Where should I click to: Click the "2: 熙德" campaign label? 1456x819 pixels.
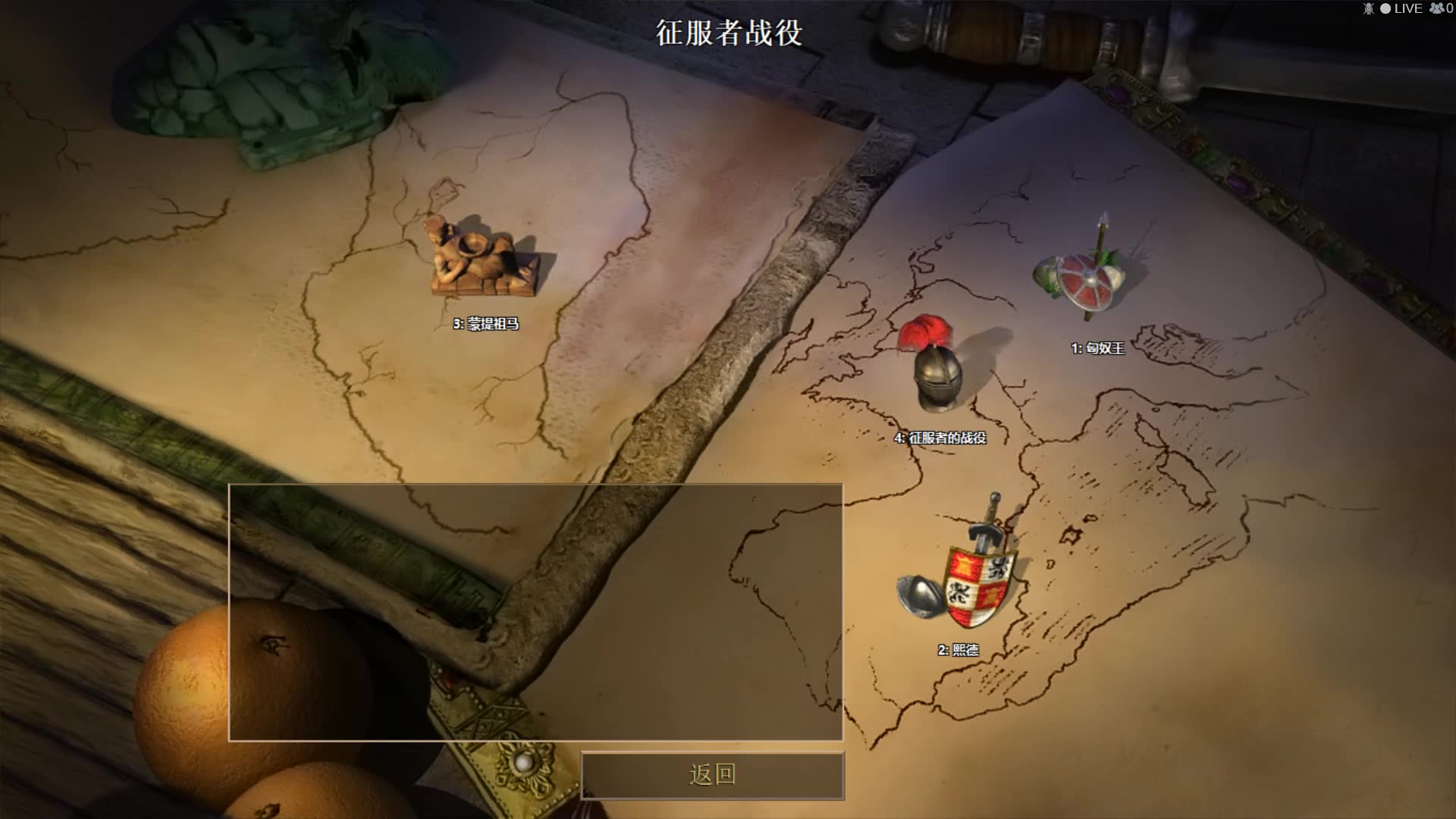960,650
